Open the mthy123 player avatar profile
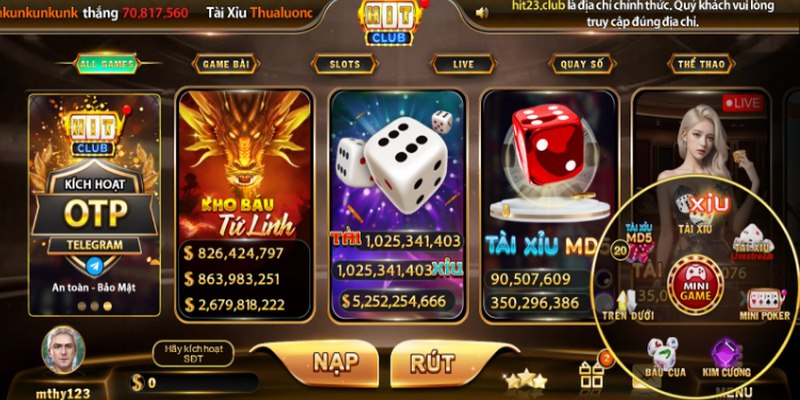Viewport: 800px width, 400px height. [63, 350]
